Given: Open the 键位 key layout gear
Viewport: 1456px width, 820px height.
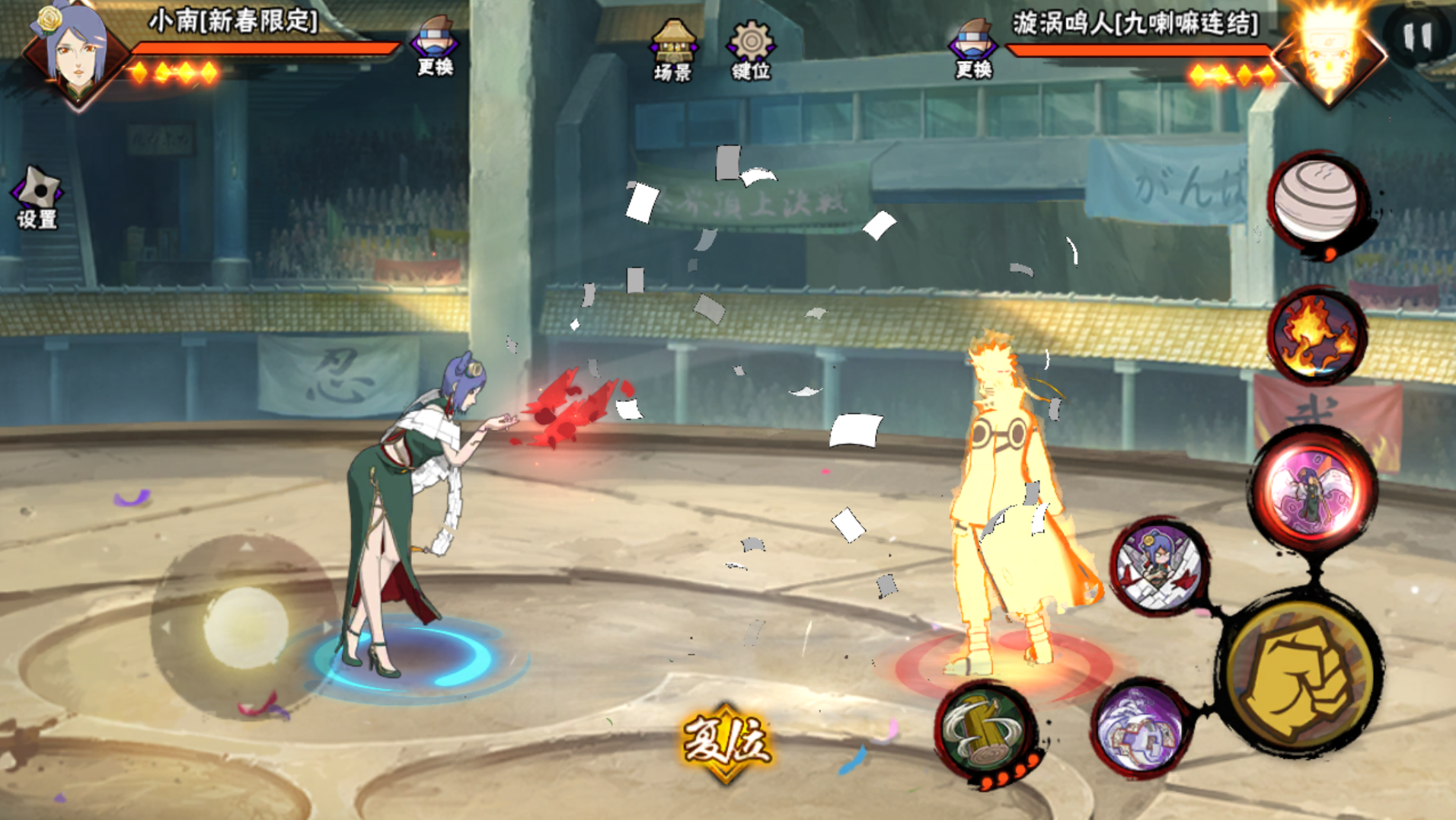Looking at the screenshot, I should (x=751, y=50).
